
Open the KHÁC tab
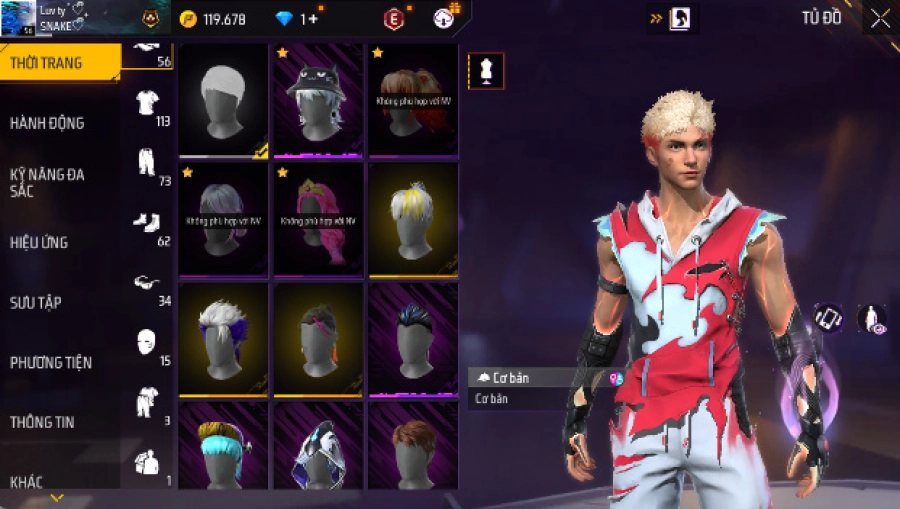26,482
